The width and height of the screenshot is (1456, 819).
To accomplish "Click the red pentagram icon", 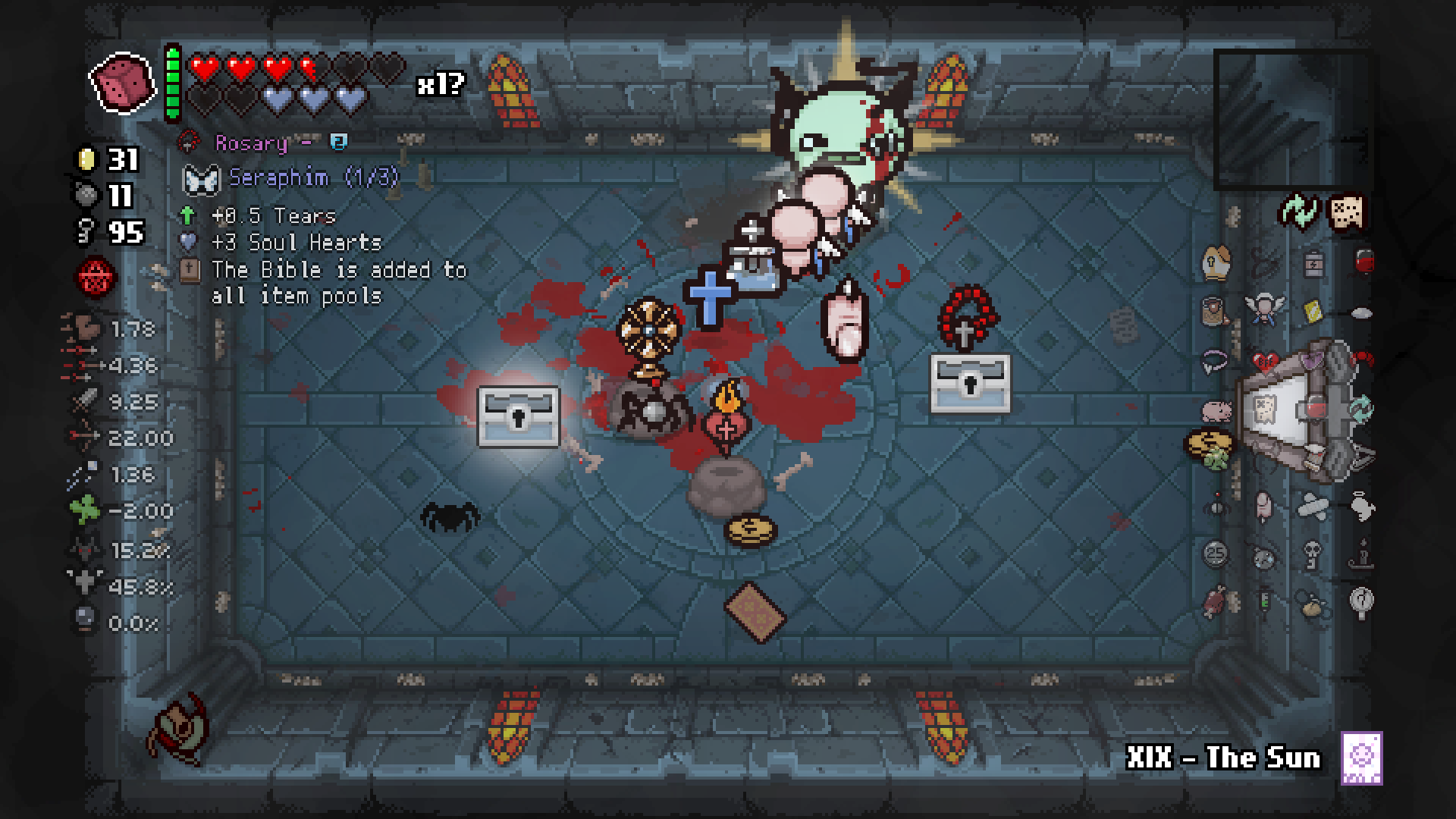I will coord(96,278).
